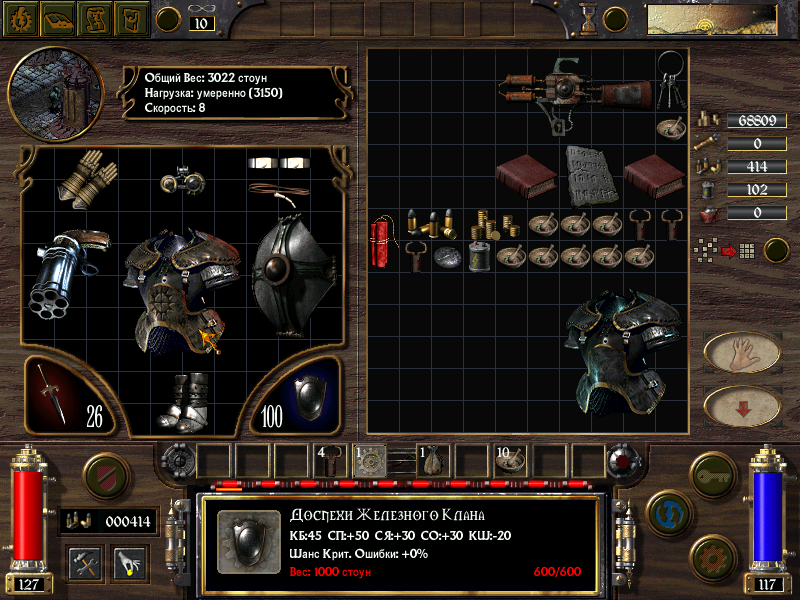Select the hotbar slot holding four keys
This screenshot has width=800, height=600.
[330, 460]
